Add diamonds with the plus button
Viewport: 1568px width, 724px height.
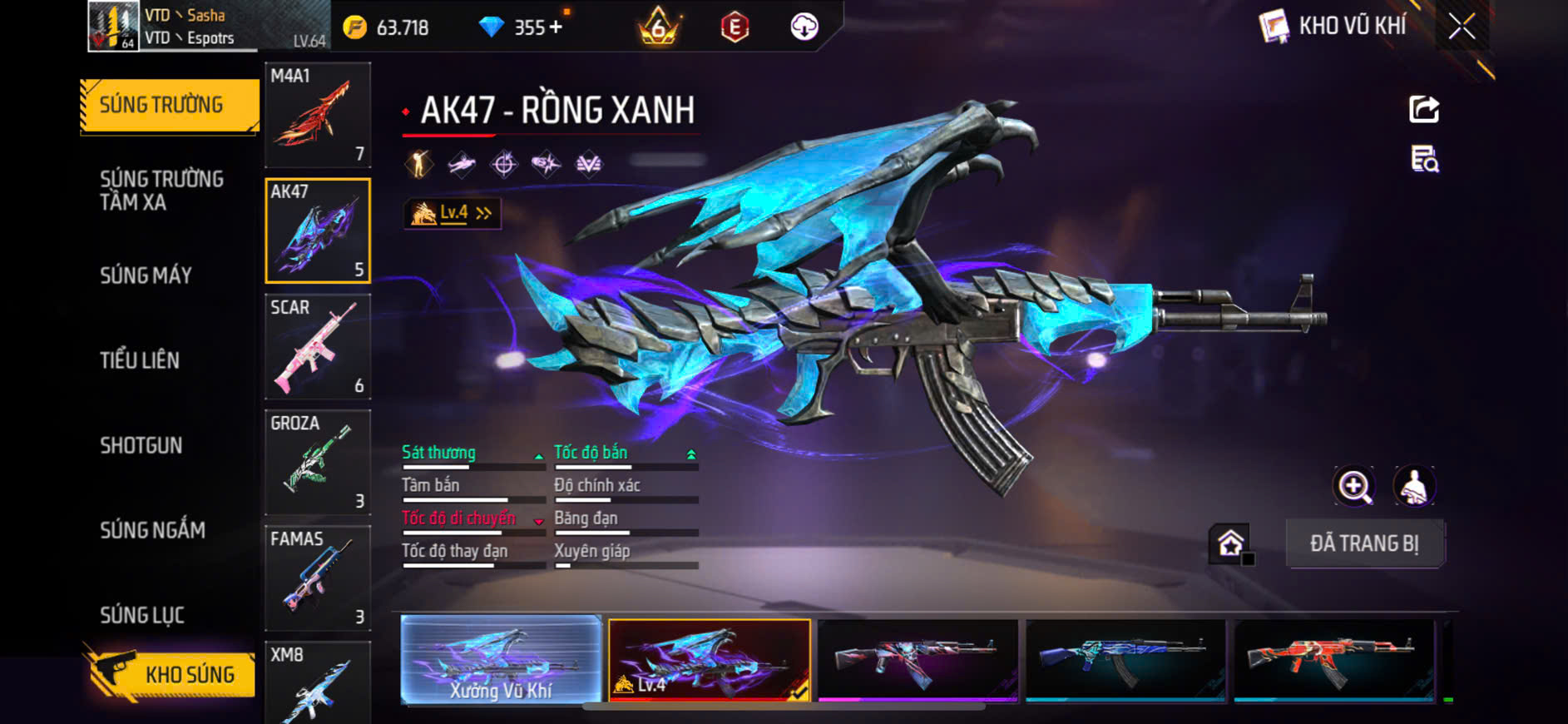[x=556, y=27]
